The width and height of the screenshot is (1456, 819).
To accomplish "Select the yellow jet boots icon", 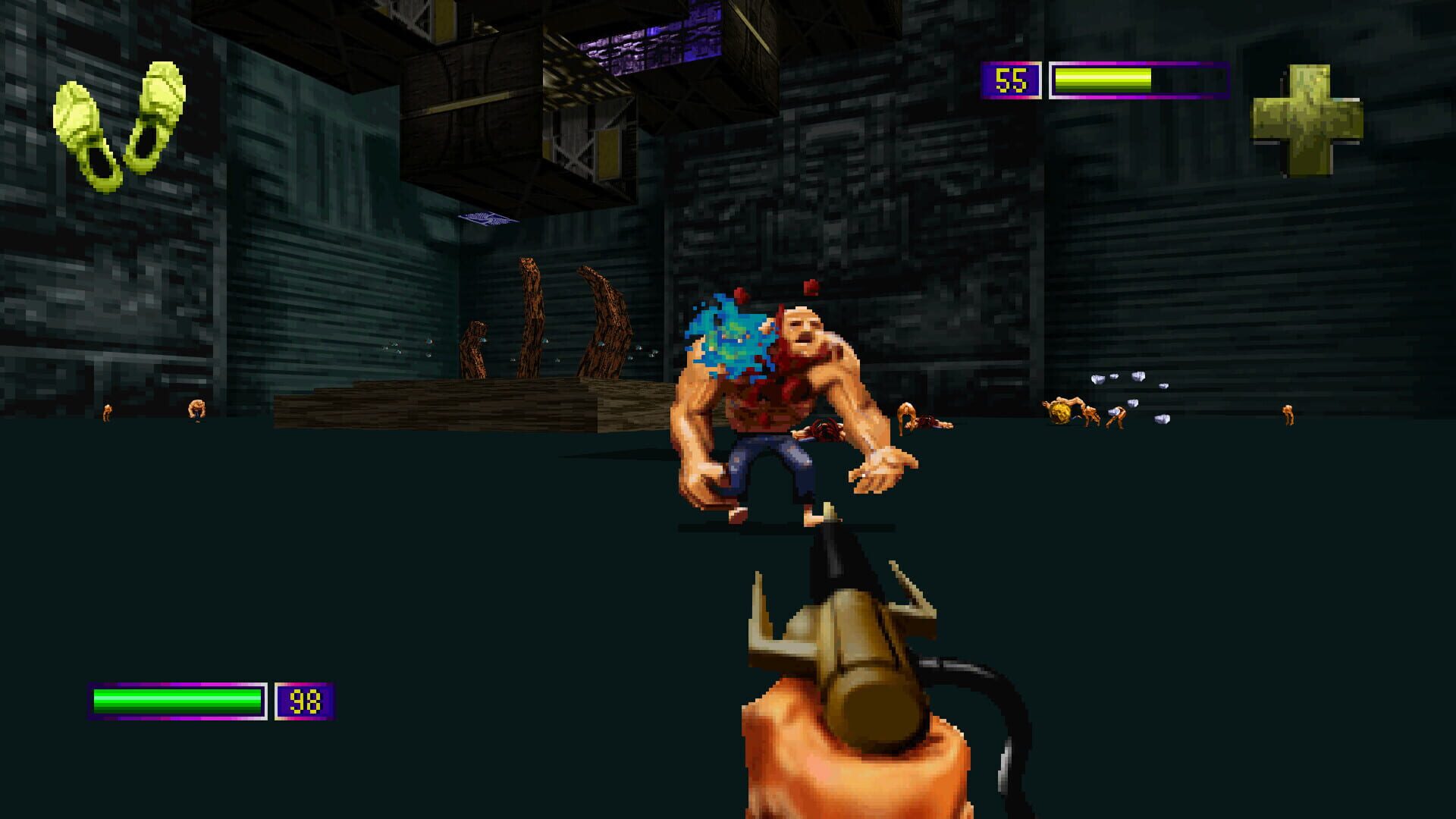I will (118, 125).
